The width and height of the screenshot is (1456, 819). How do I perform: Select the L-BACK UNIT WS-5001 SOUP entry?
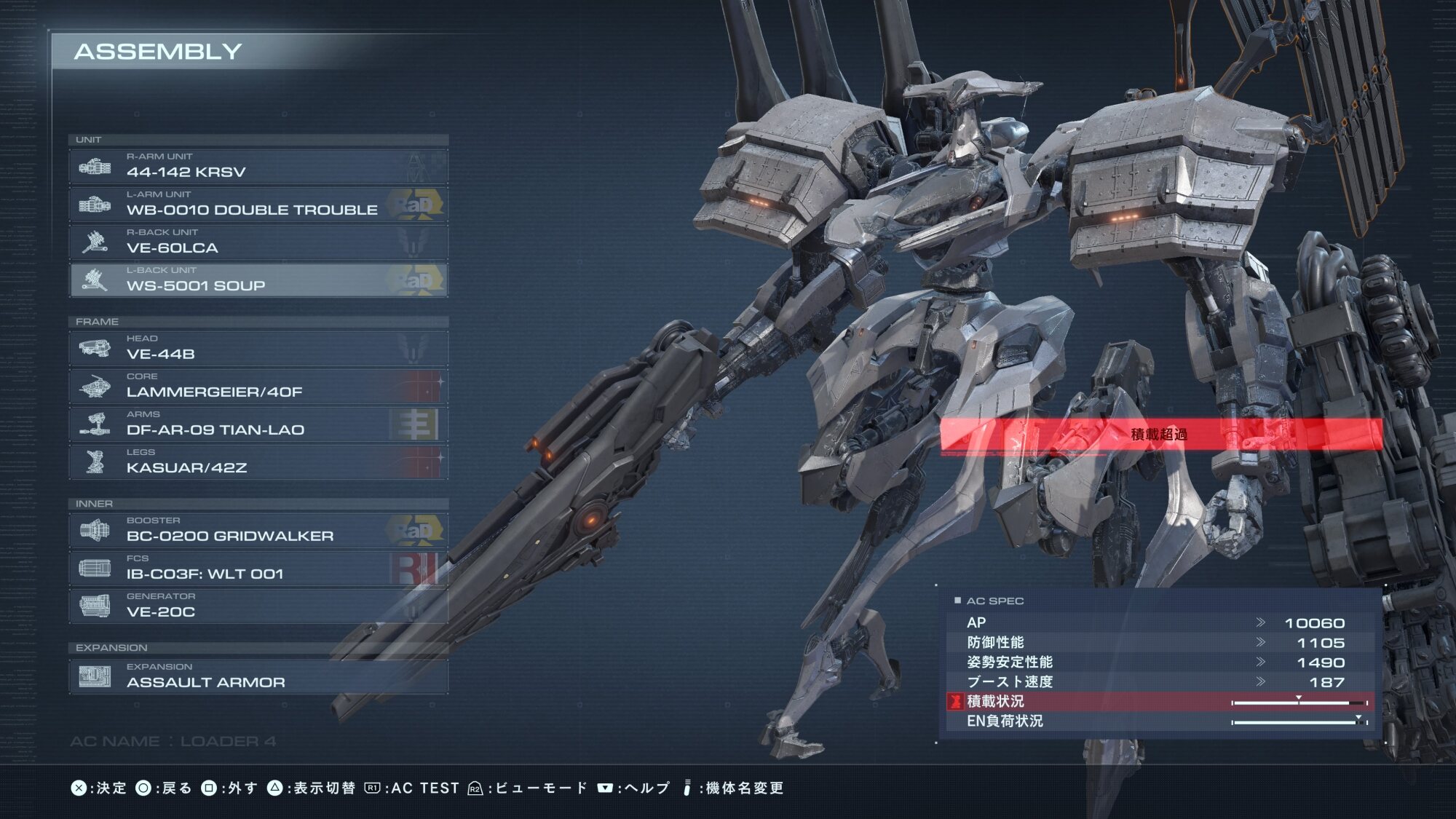coord(258,280)
